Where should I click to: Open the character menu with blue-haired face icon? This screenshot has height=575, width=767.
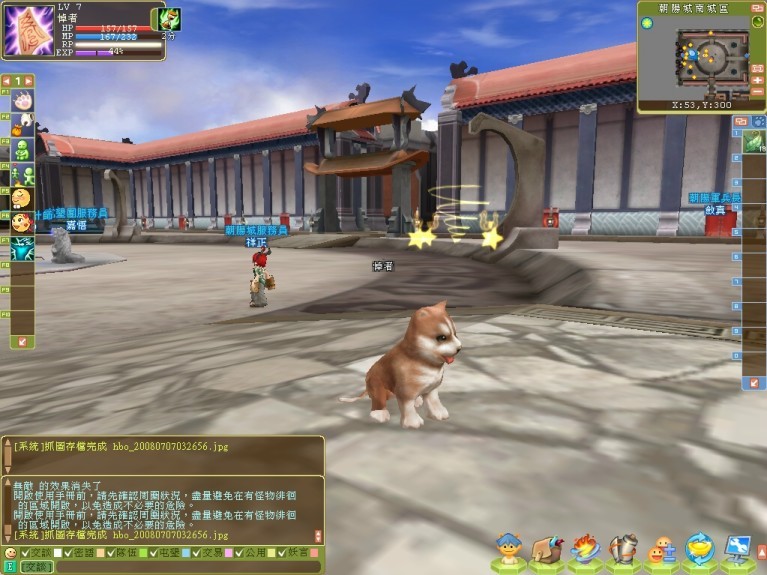510,551
